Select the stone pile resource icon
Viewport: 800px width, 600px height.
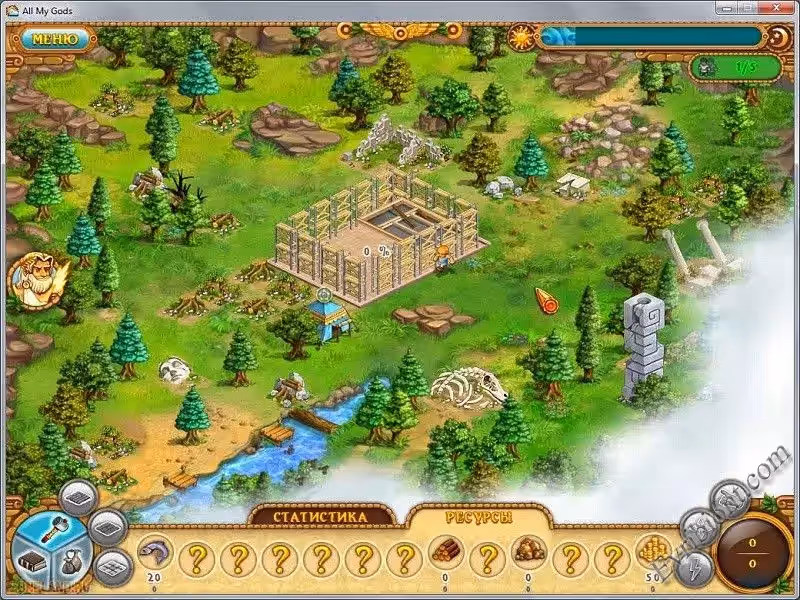(527, 552)
